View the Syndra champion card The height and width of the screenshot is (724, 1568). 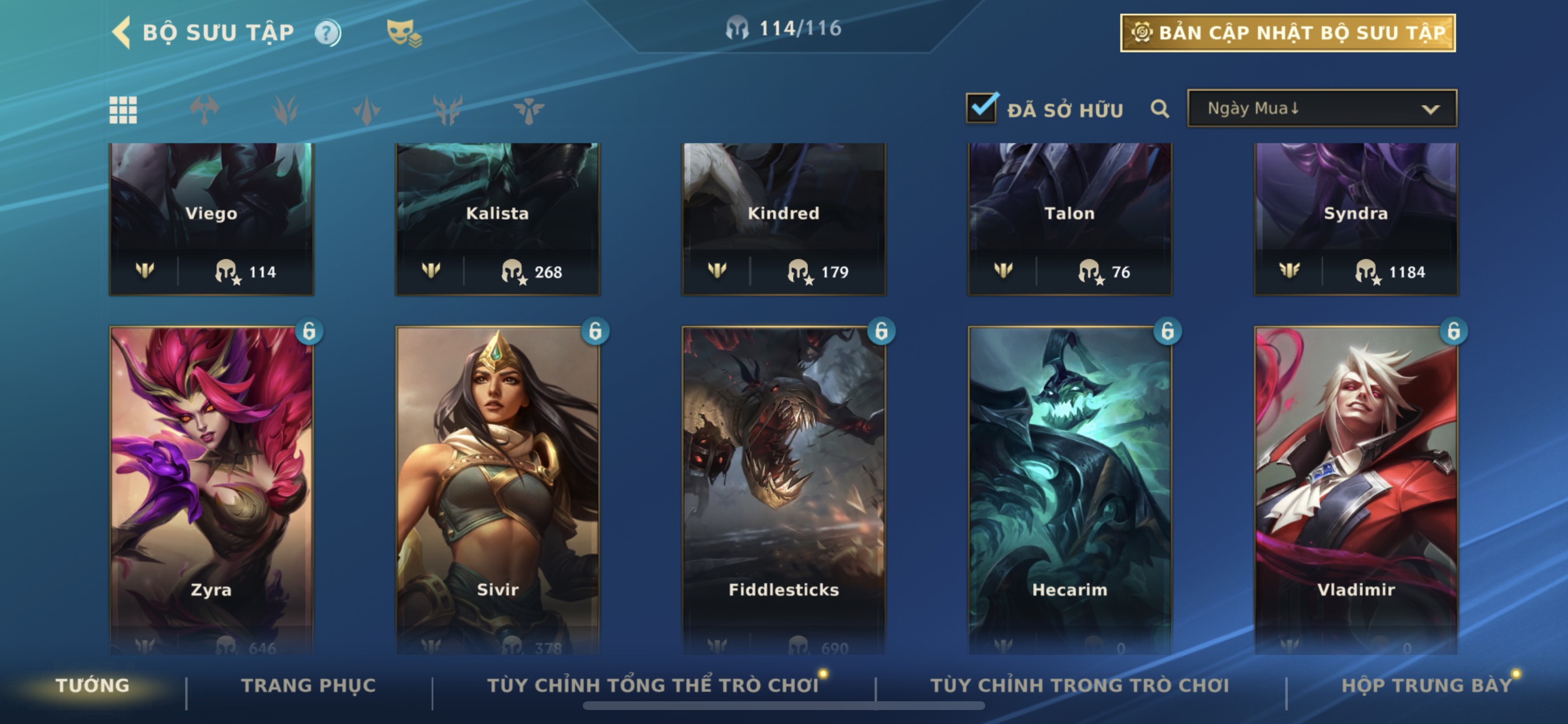1356,219
